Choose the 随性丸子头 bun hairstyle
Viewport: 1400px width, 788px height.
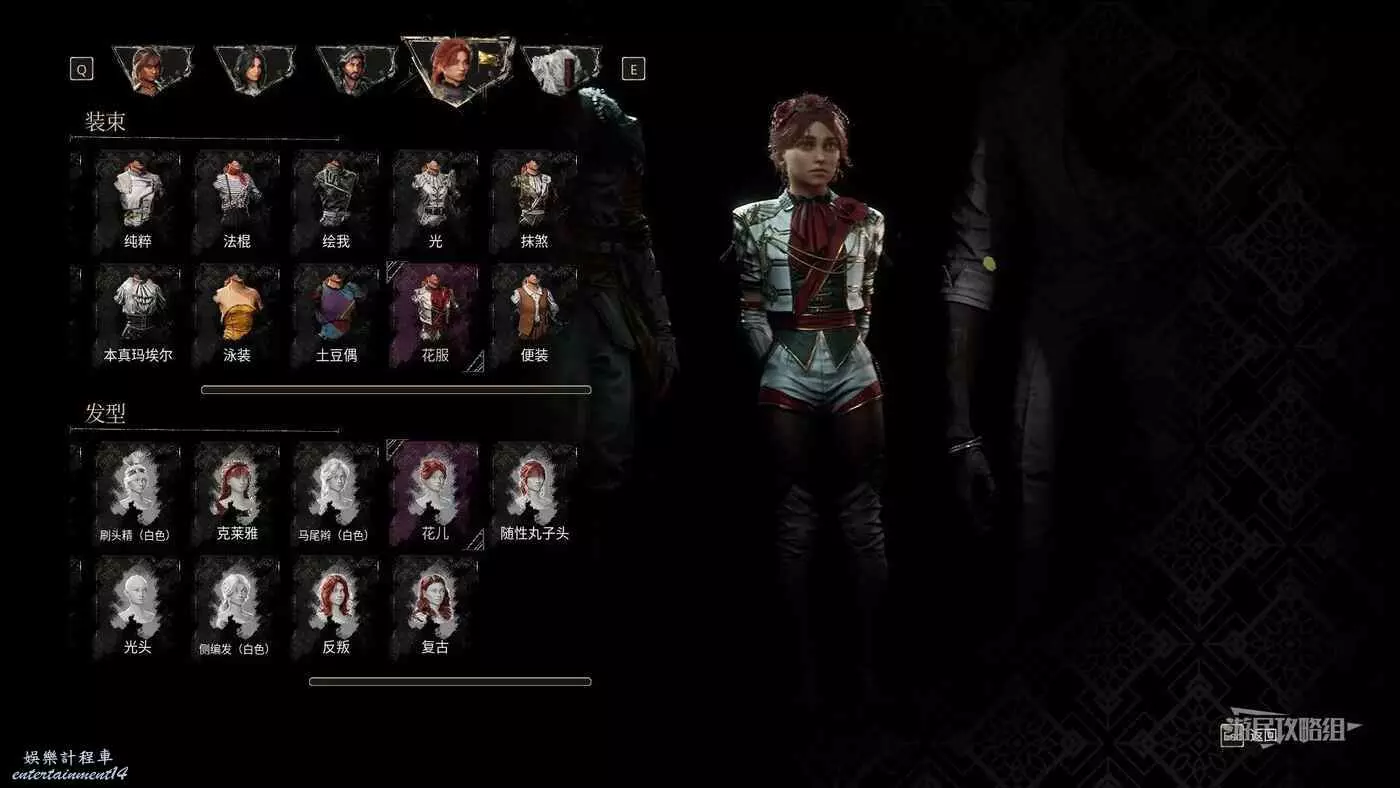(535, 493)
